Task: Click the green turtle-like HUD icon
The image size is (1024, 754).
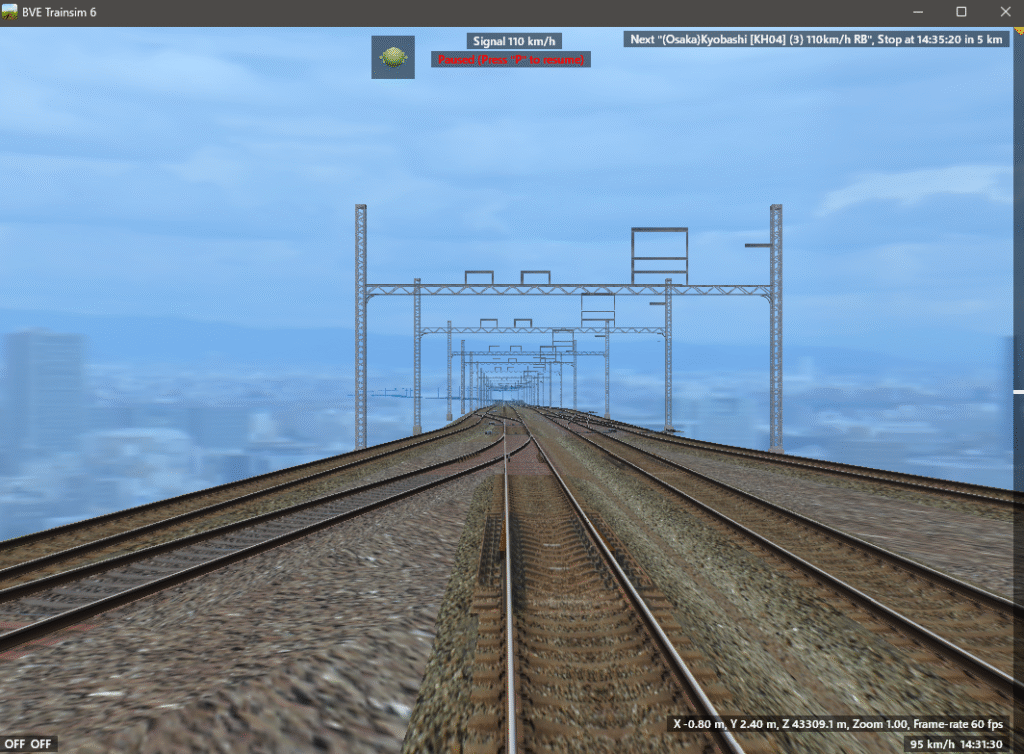Action: [x=393, y=57]
